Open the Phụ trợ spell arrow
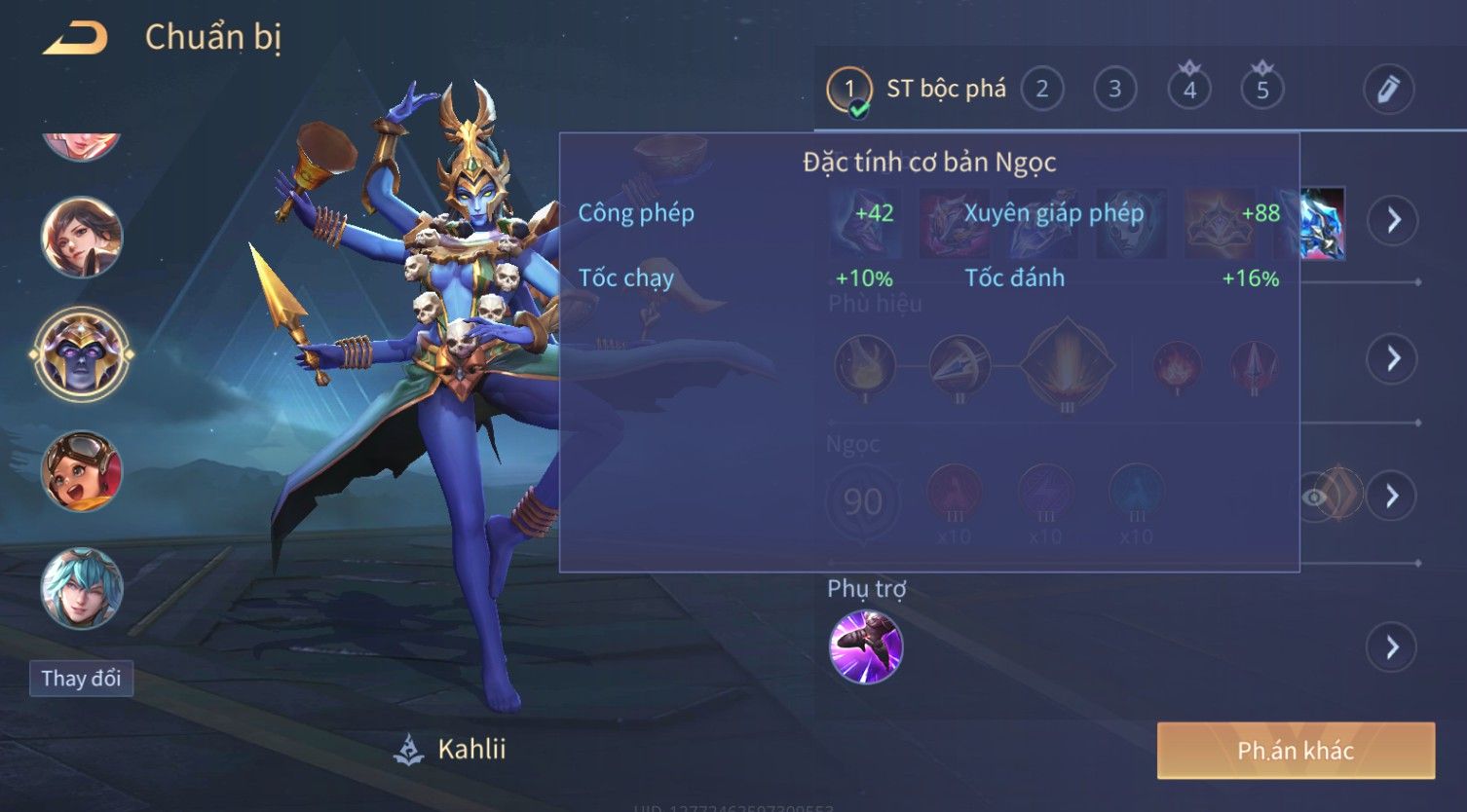This screenshot has width=1467, height=812. [1393, 647]
